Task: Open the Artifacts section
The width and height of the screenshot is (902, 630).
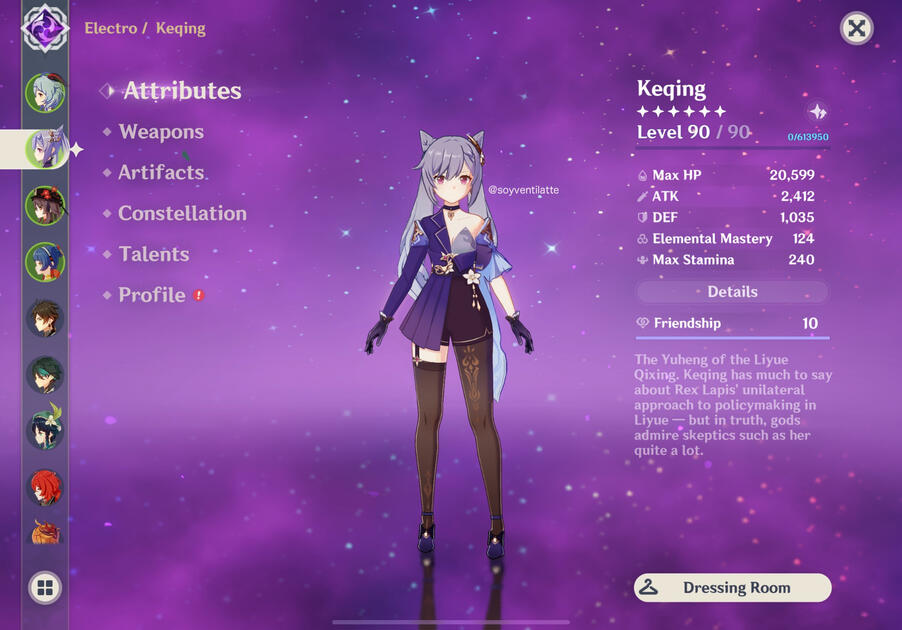Action: click(x=161, y=173)
